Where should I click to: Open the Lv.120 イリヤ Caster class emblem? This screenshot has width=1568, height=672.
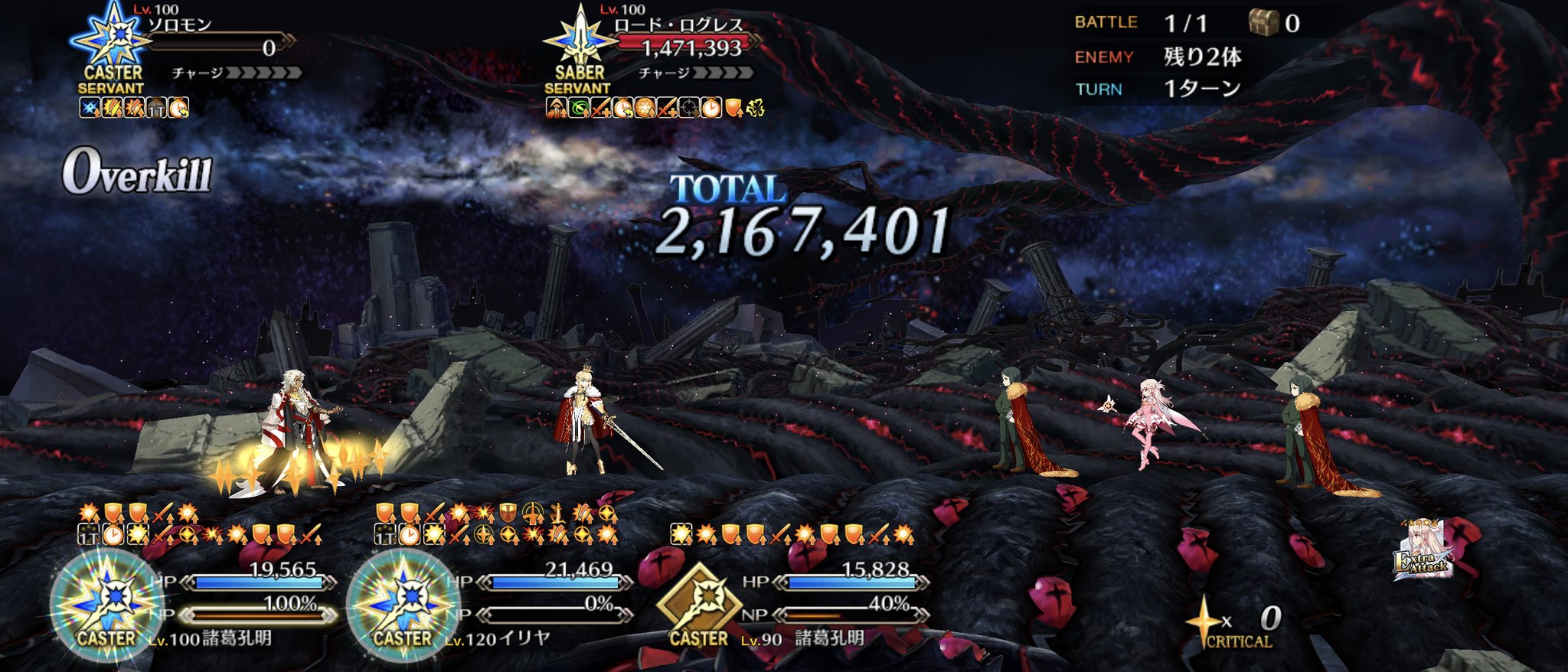pyautogui.click(x=403, y=606)
